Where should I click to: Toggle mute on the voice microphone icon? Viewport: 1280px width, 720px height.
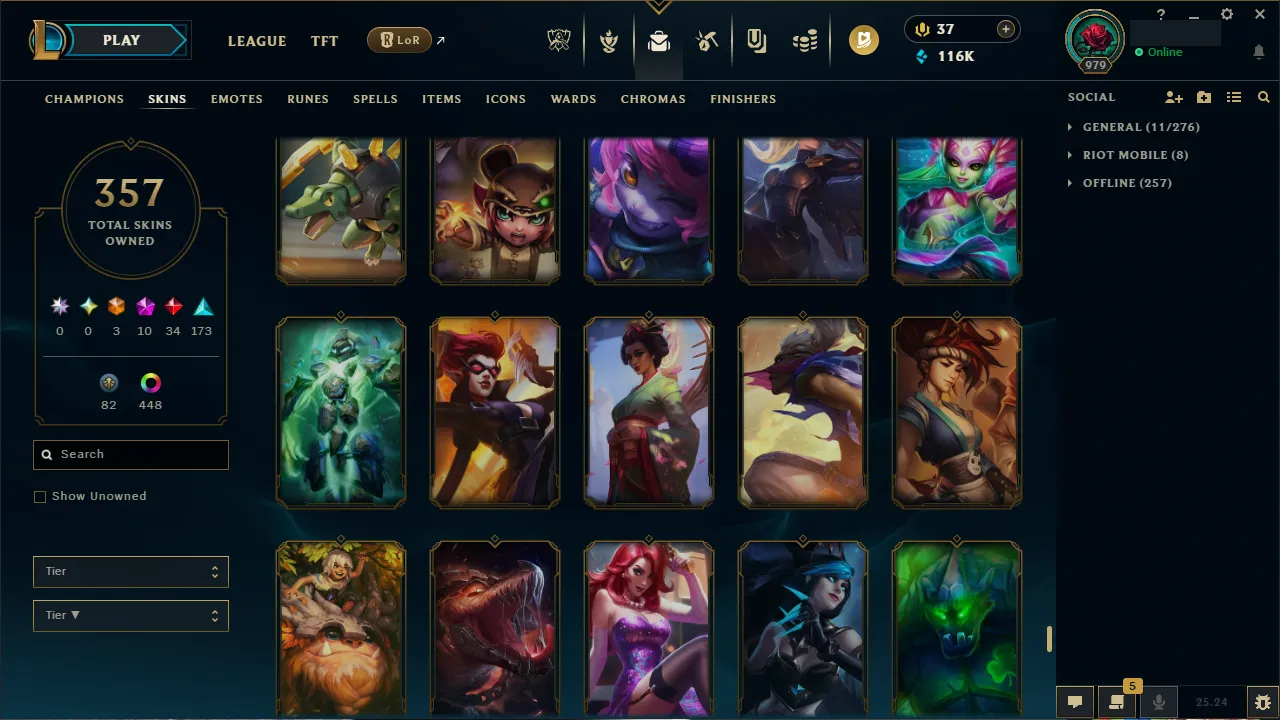(1158, 701)
